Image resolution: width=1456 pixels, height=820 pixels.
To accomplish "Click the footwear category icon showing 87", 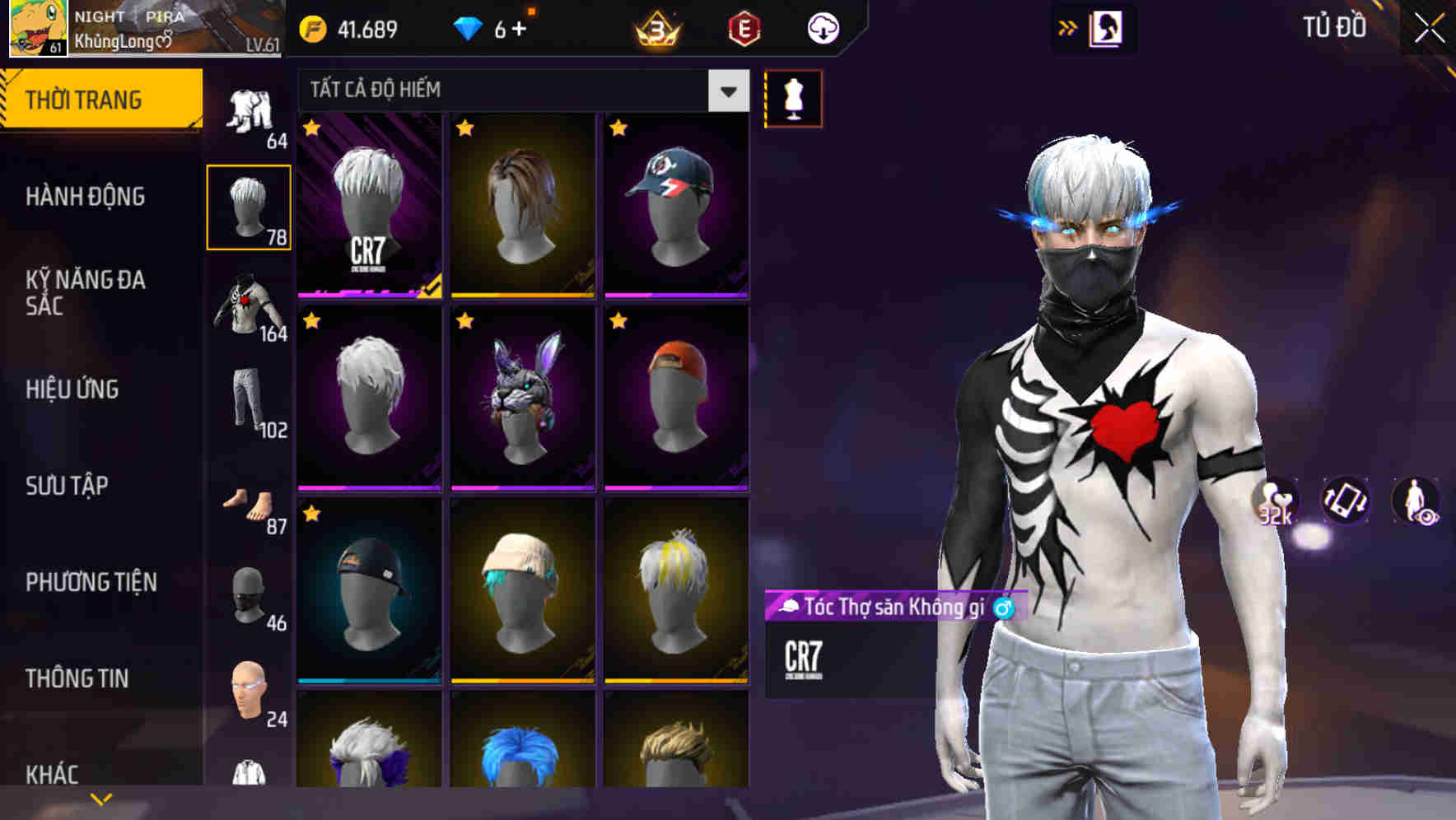I will click(x=249, y=506).
